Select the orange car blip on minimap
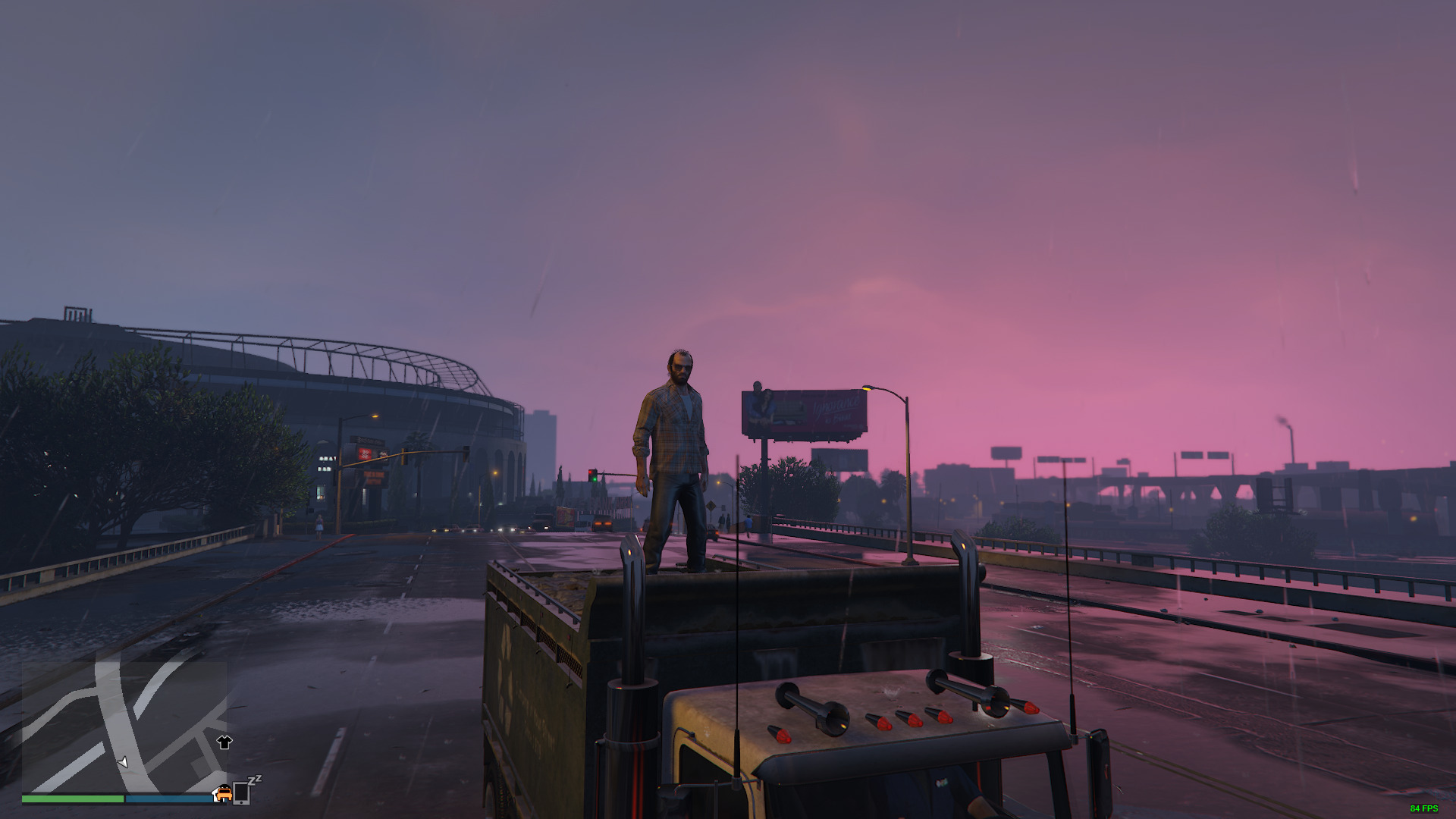 coord(223,793)
